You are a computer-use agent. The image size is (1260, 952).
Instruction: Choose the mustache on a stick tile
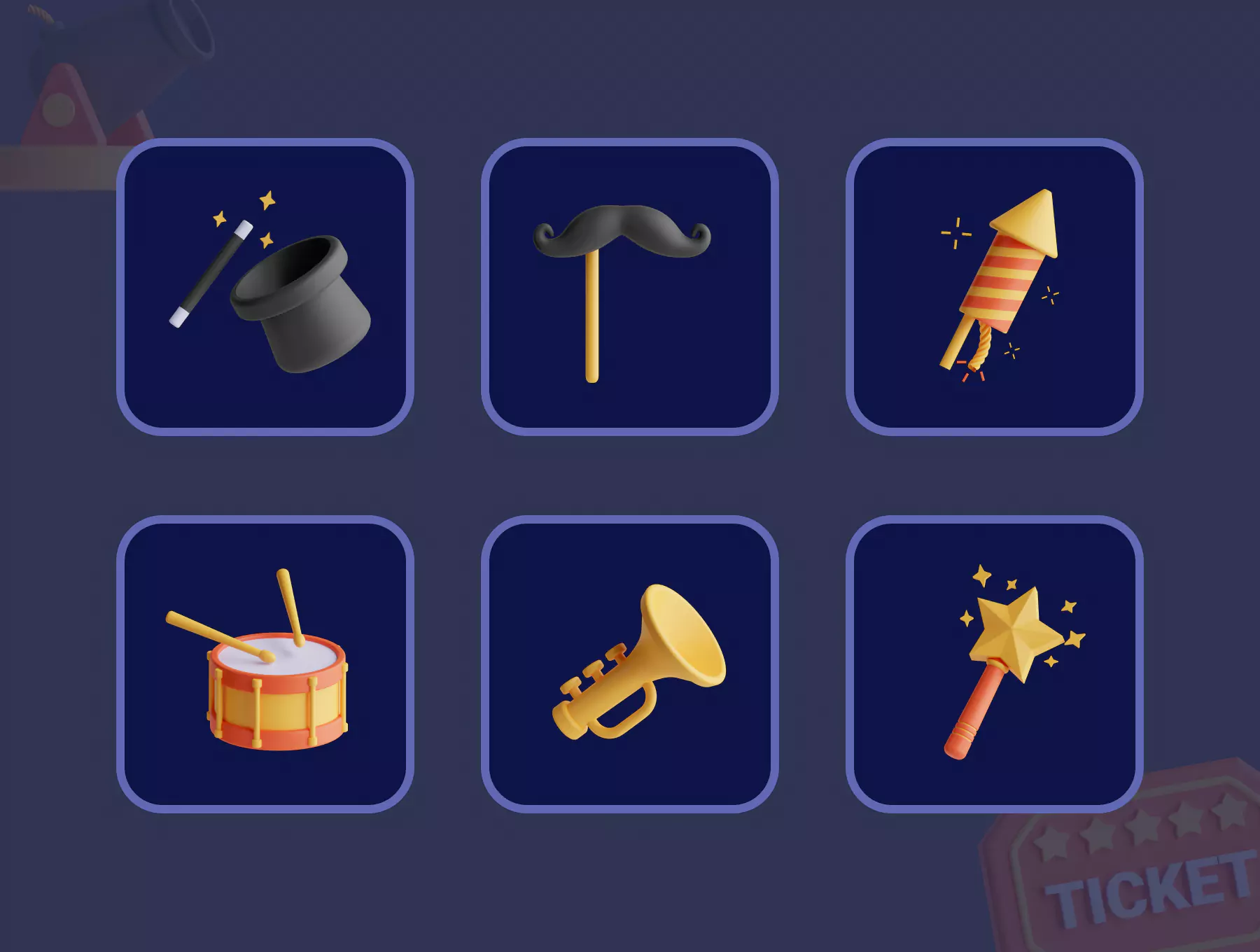point(629,287)
